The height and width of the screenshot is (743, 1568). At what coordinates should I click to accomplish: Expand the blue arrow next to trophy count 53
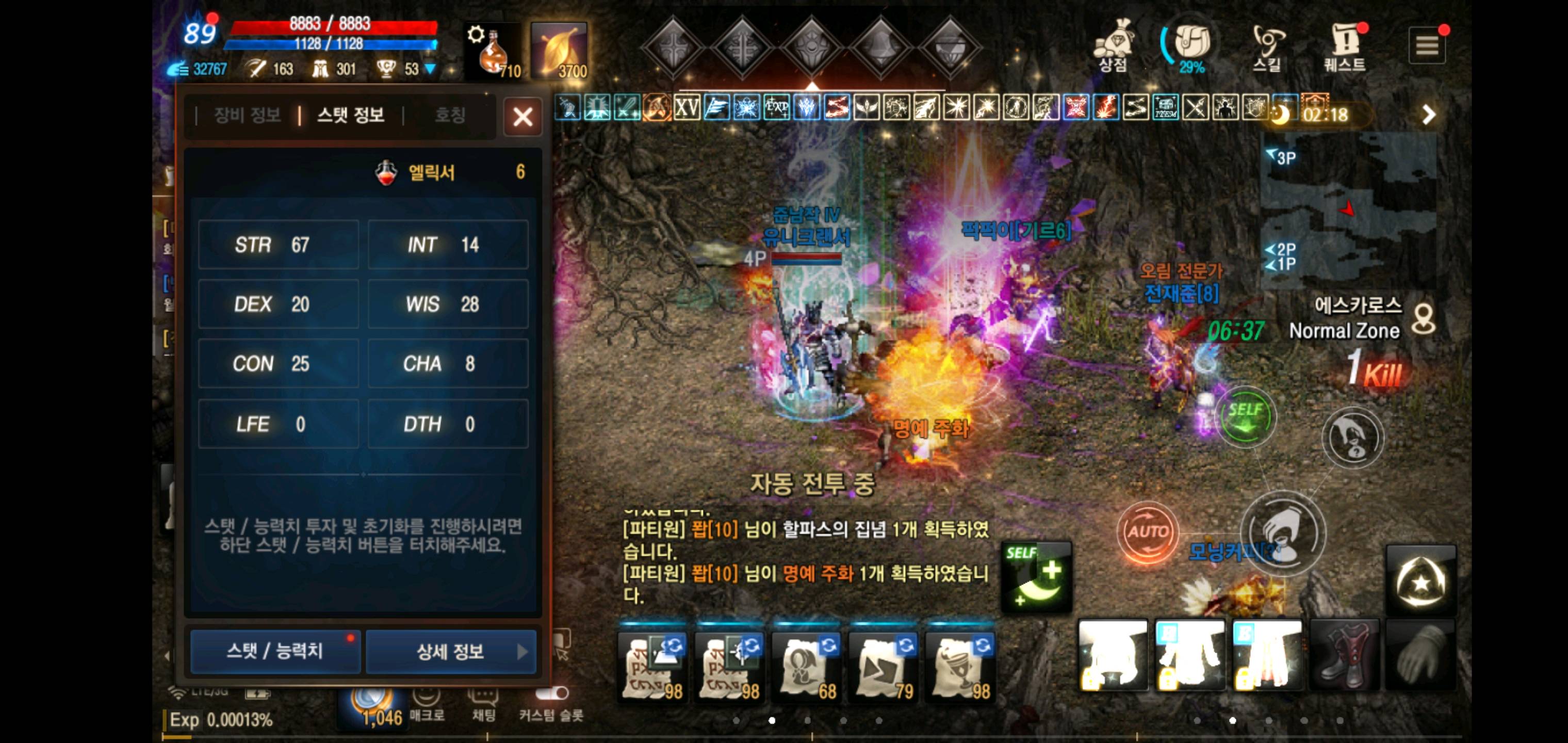(x=432, y=69)
